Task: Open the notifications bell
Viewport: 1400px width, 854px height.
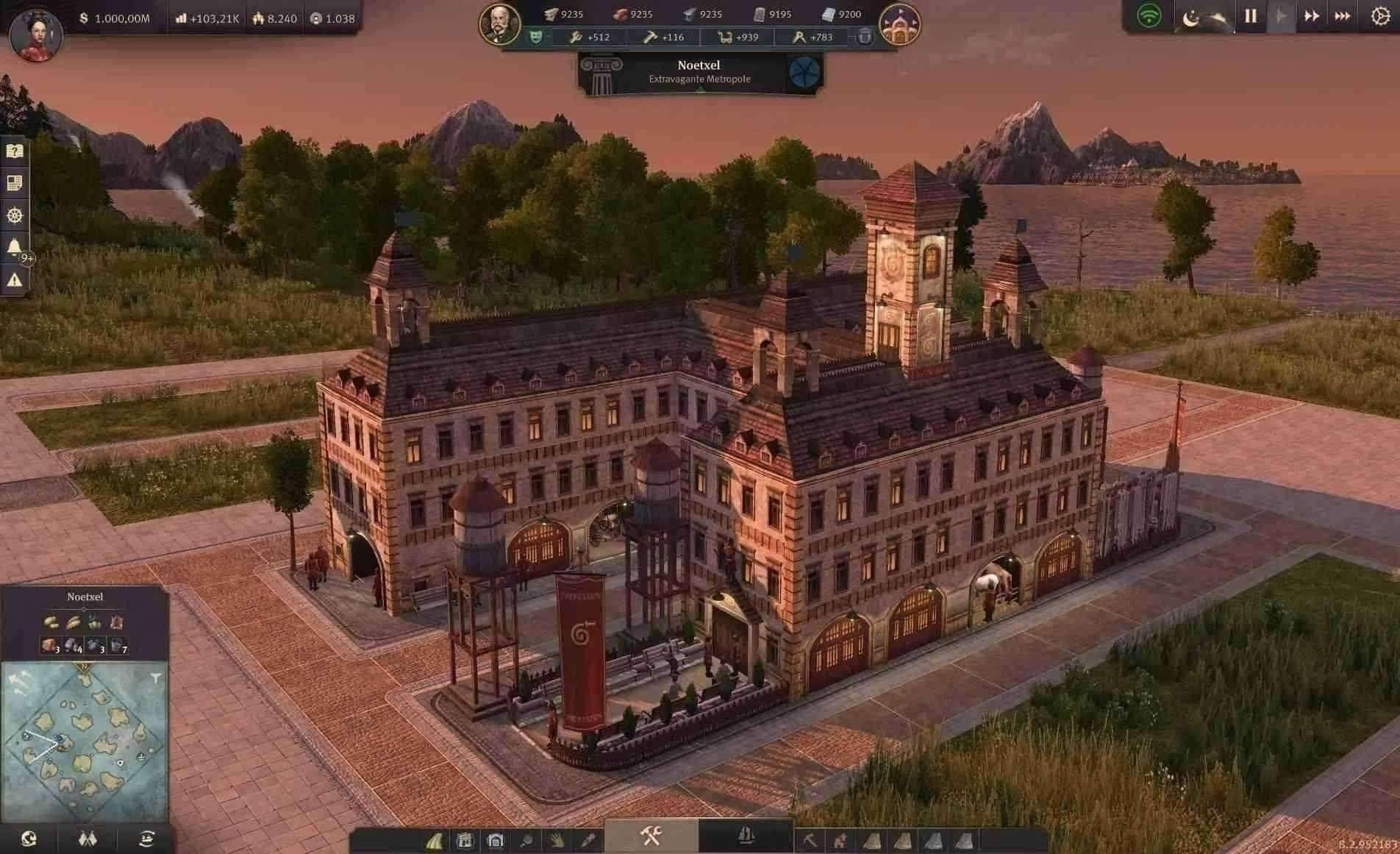Action: coord(14,246)
